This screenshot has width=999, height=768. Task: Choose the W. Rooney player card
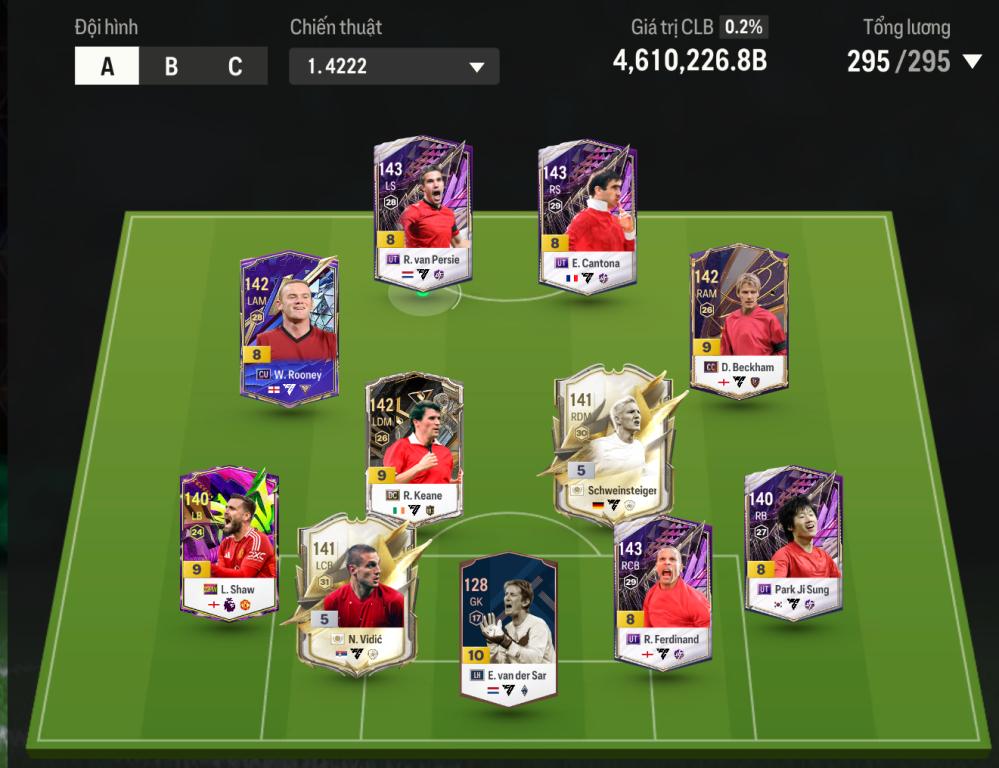pos(289,327)
